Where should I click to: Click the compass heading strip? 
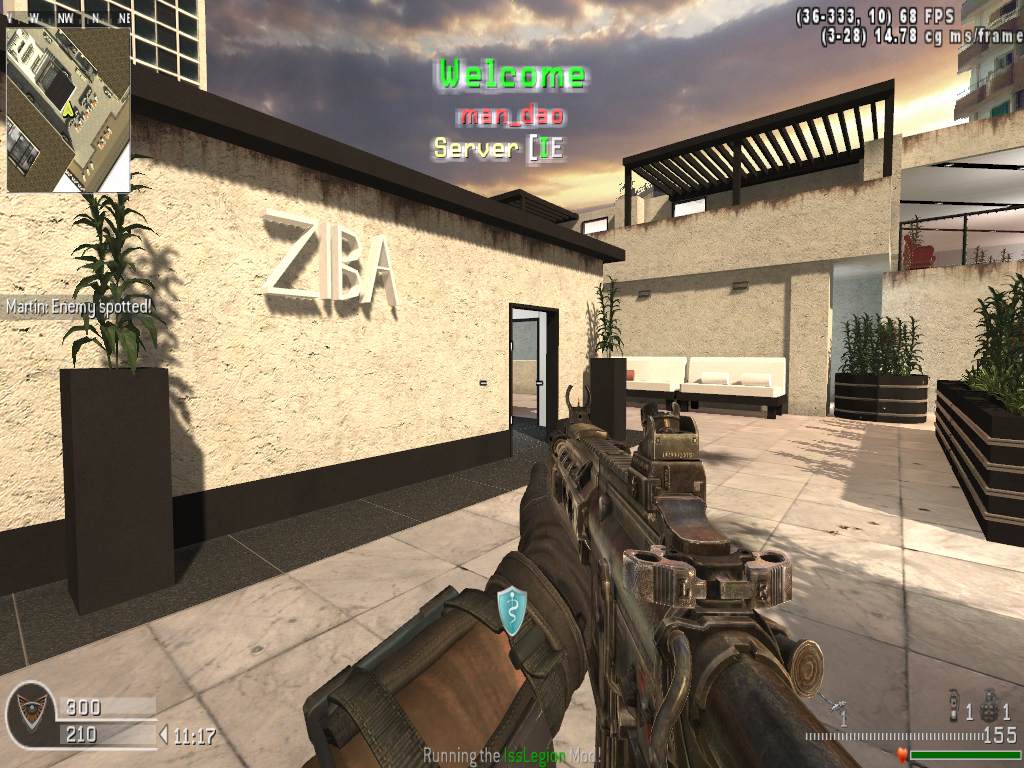click(68, 17)
